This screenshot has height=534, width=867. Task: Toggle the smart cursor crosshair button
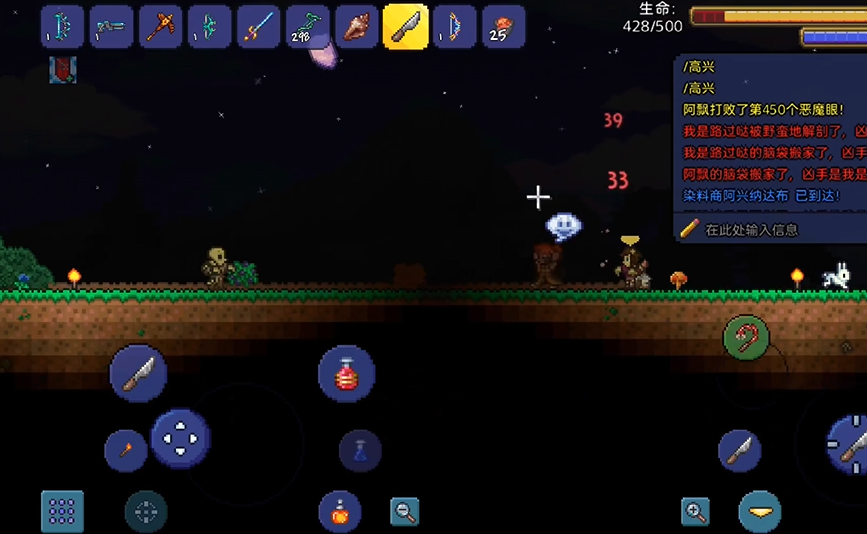point(146,512)
